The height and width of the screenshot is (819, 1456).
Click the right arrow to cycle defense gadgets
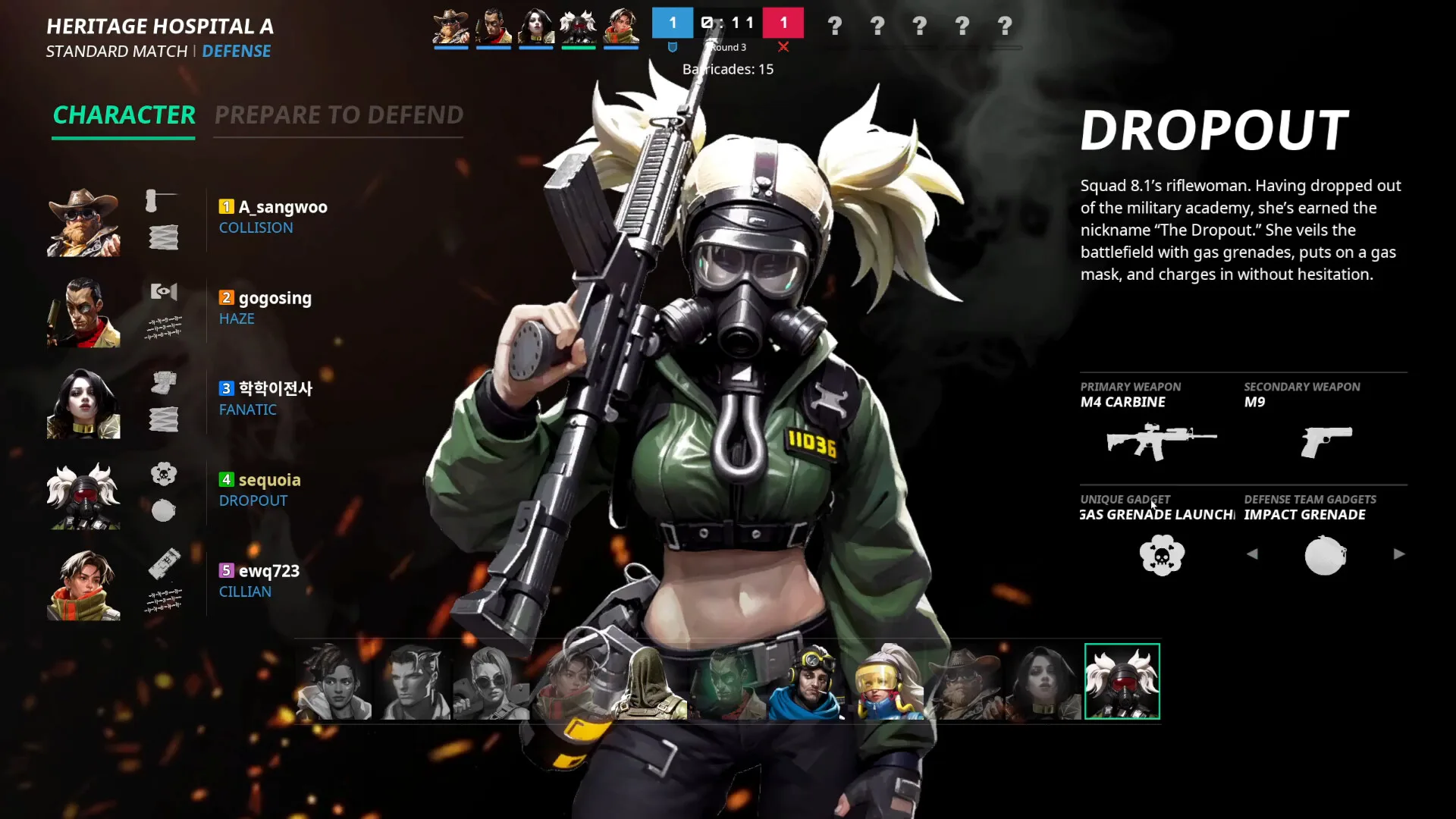[x=1399, y=554]
